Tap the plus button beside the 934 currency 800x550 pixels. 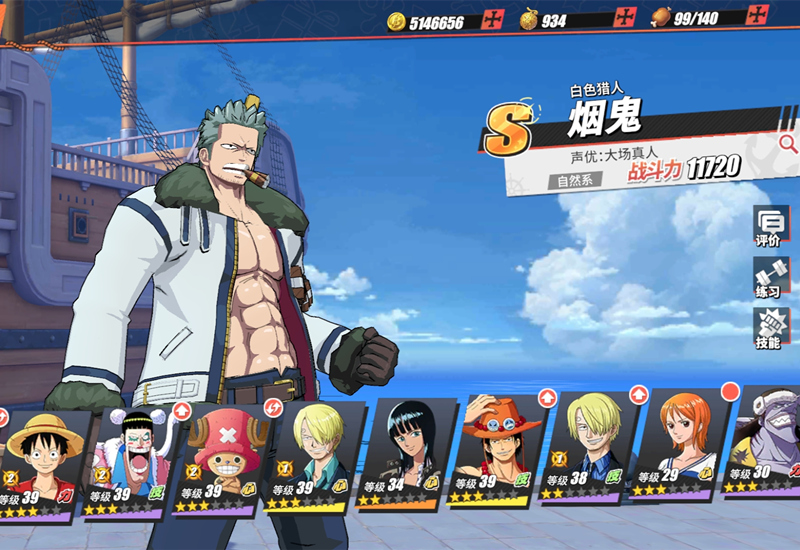[x=625, y=18]
